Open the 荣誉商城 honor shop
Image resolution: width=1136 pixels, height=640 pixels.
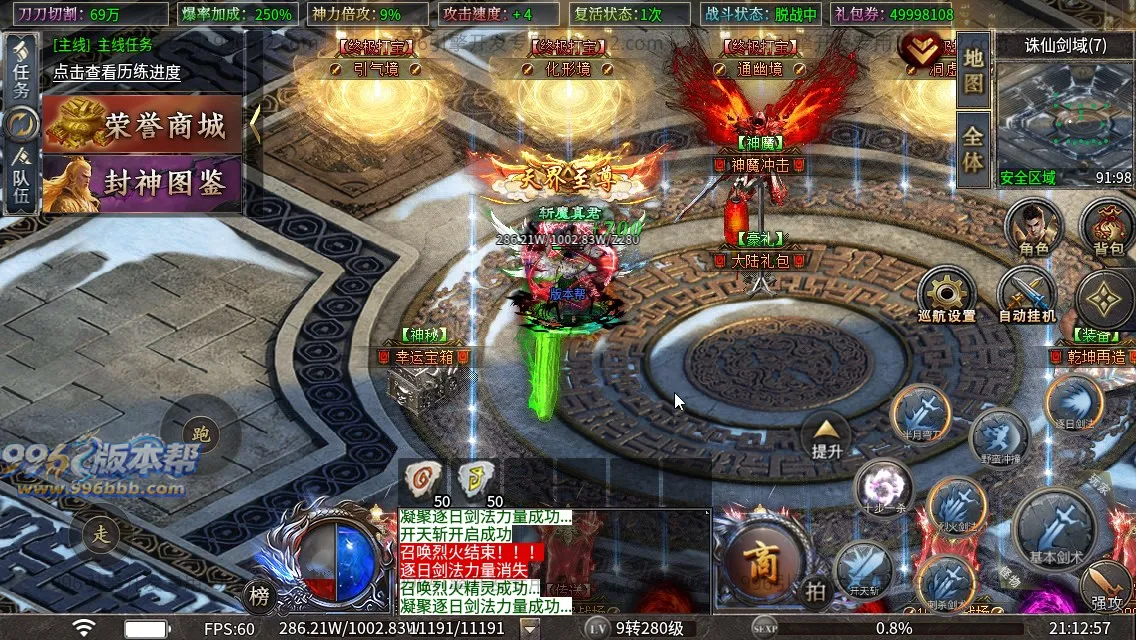click(x=148, y=124)
